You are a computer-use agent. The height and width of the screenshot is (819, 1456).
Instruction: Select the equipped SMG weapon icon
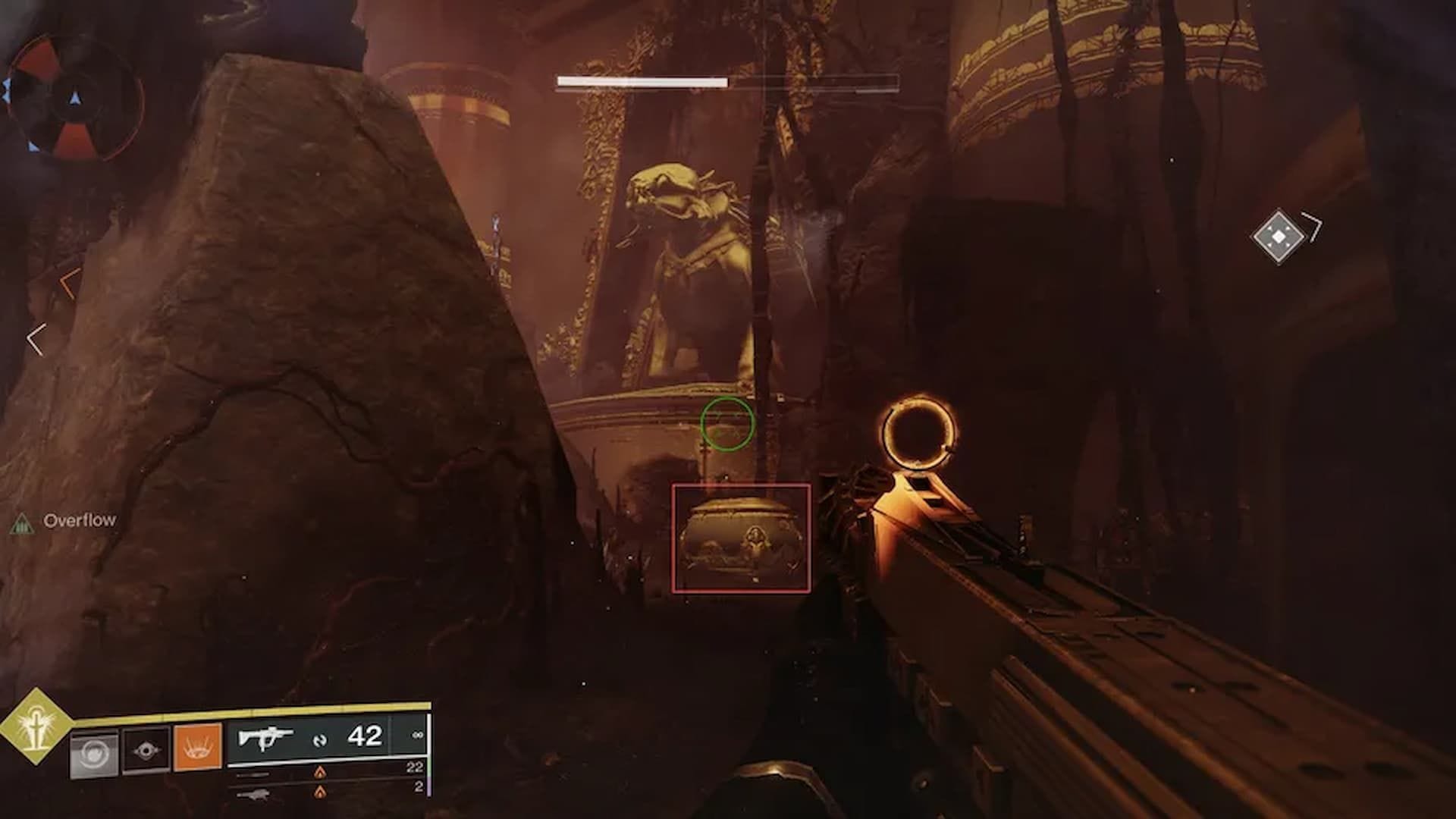click(267, 738)
